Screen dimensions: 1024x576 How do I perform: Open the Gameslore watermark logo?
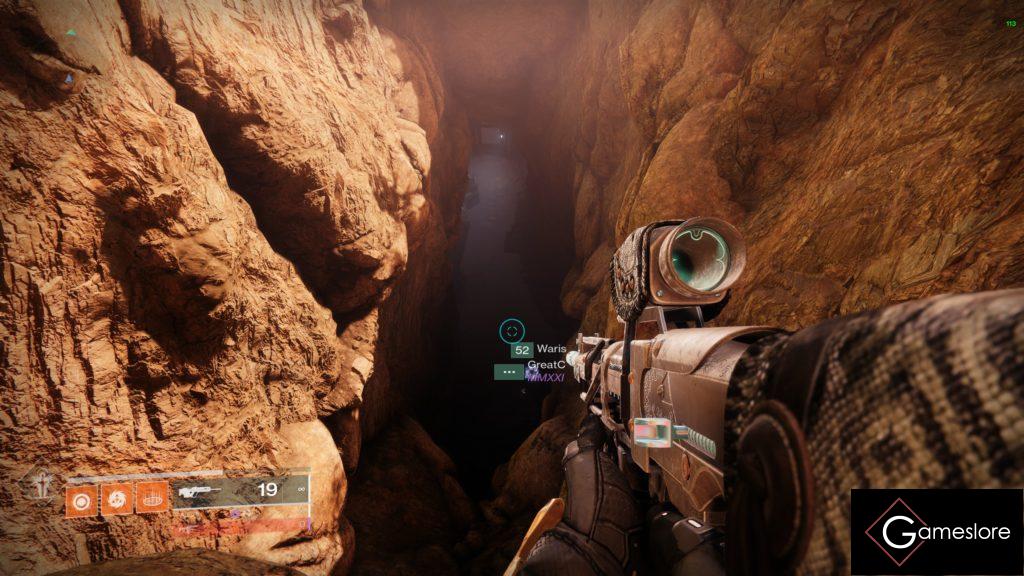936,532
